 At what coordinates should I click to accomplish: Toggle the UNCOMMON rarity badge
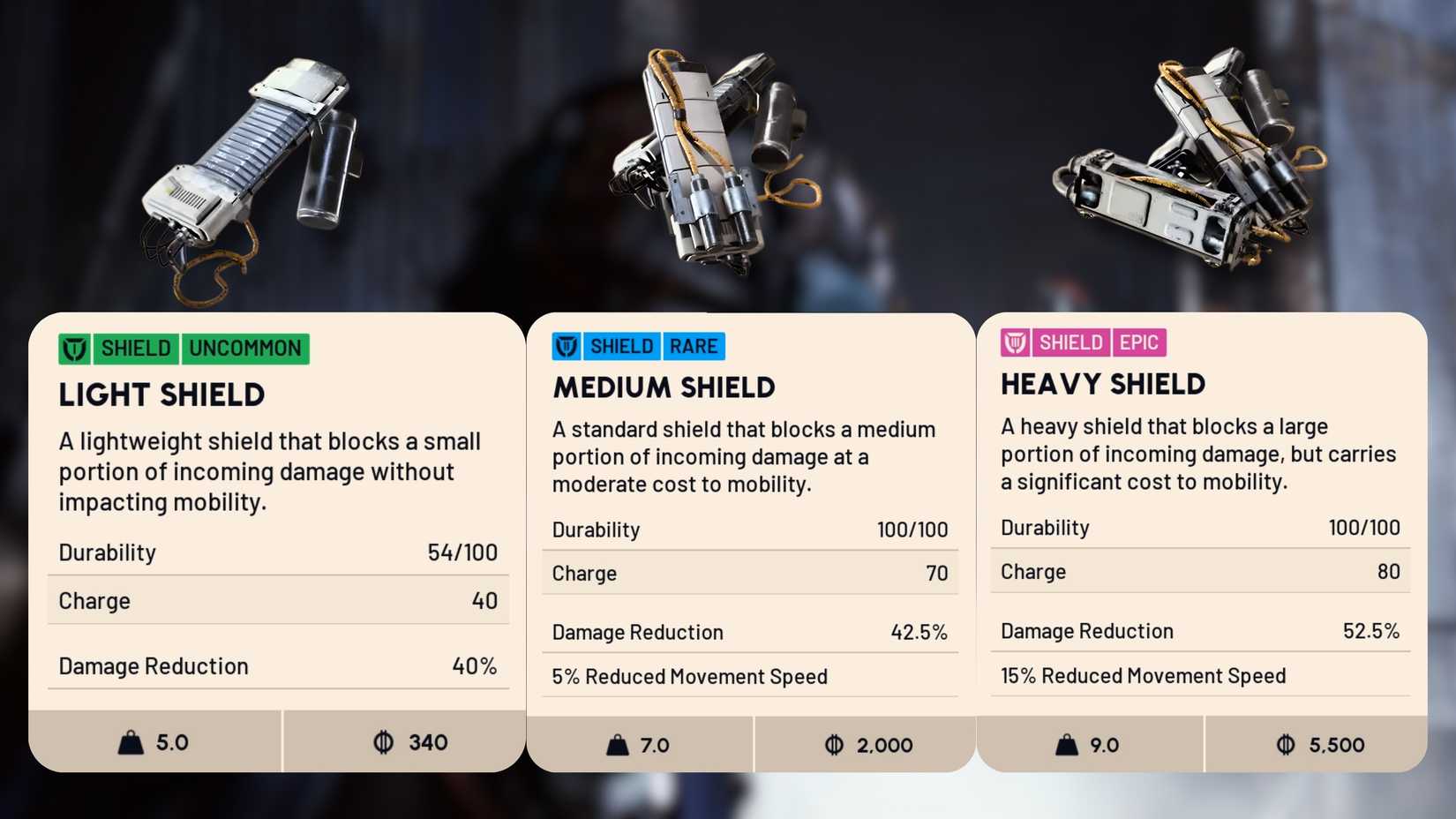click(x=245, y=349)
